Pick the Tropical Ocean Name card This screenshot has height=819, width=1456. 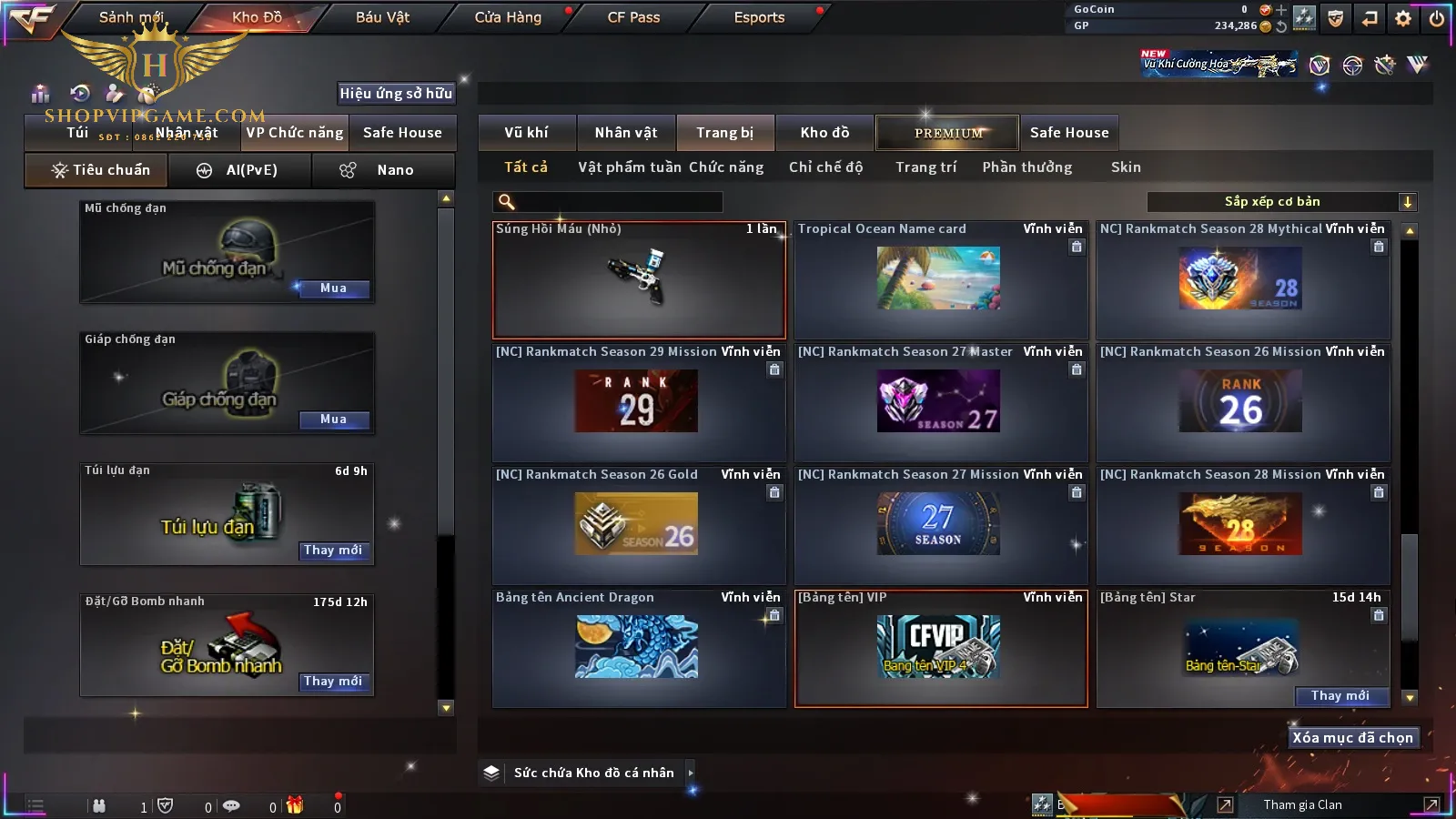(940, 280)
